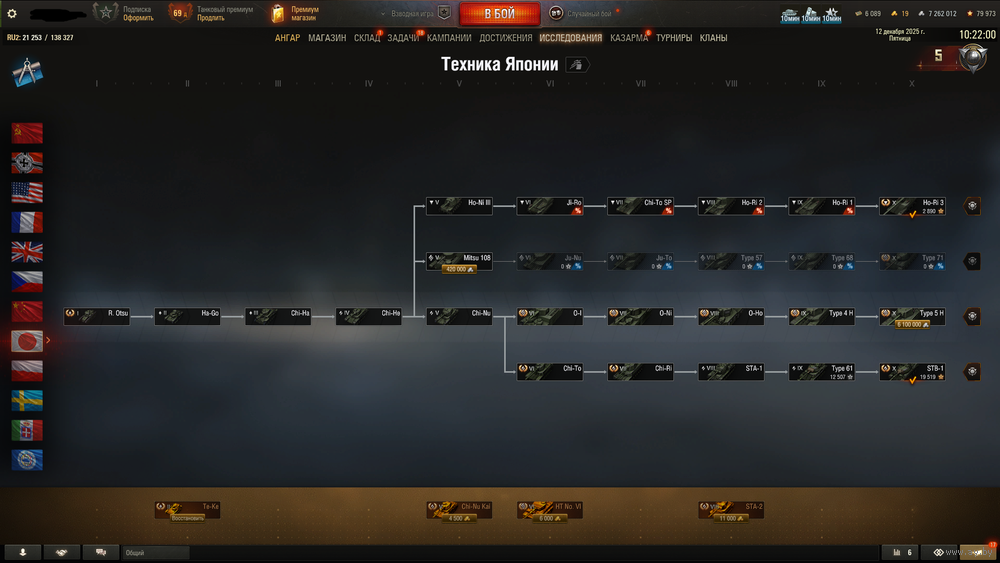Select the USSR nation flag

pyautogui.click(x=27, y=132)
